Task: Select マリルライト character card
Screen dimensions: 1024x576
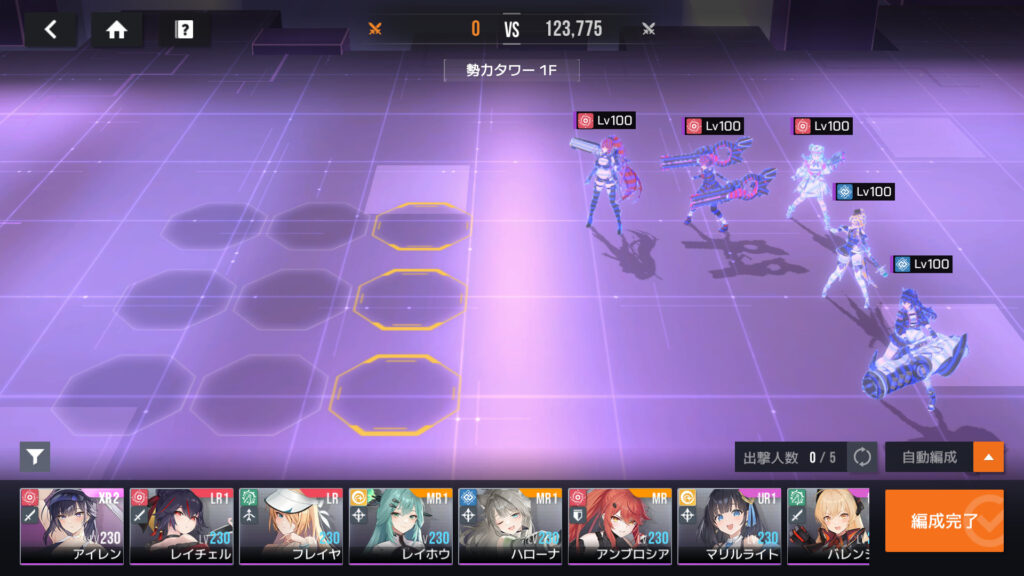Action: tap(729, 526)
